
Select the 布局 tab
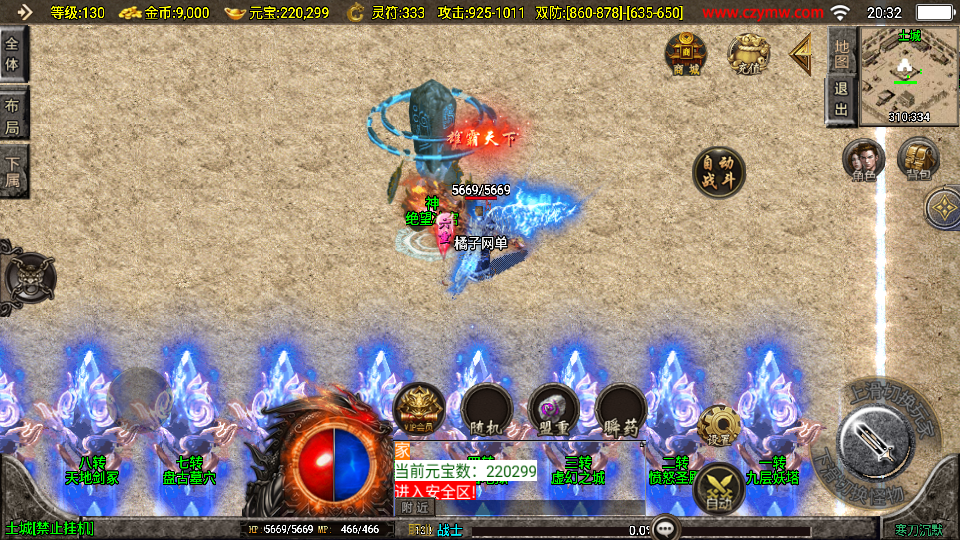click(13, 114)
